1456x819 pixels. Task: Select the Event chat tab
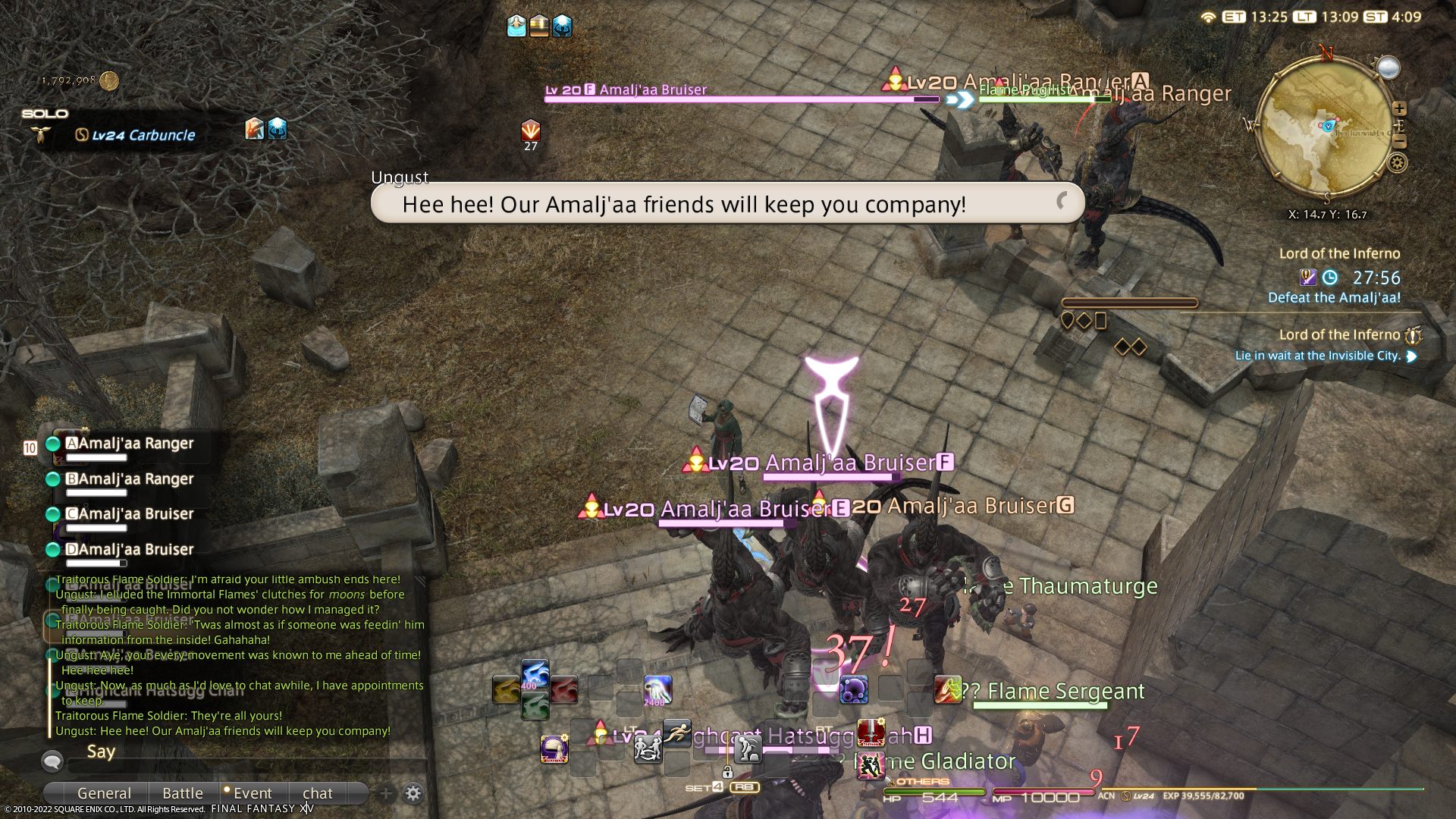pyautogui.click(x=252, y=793)
